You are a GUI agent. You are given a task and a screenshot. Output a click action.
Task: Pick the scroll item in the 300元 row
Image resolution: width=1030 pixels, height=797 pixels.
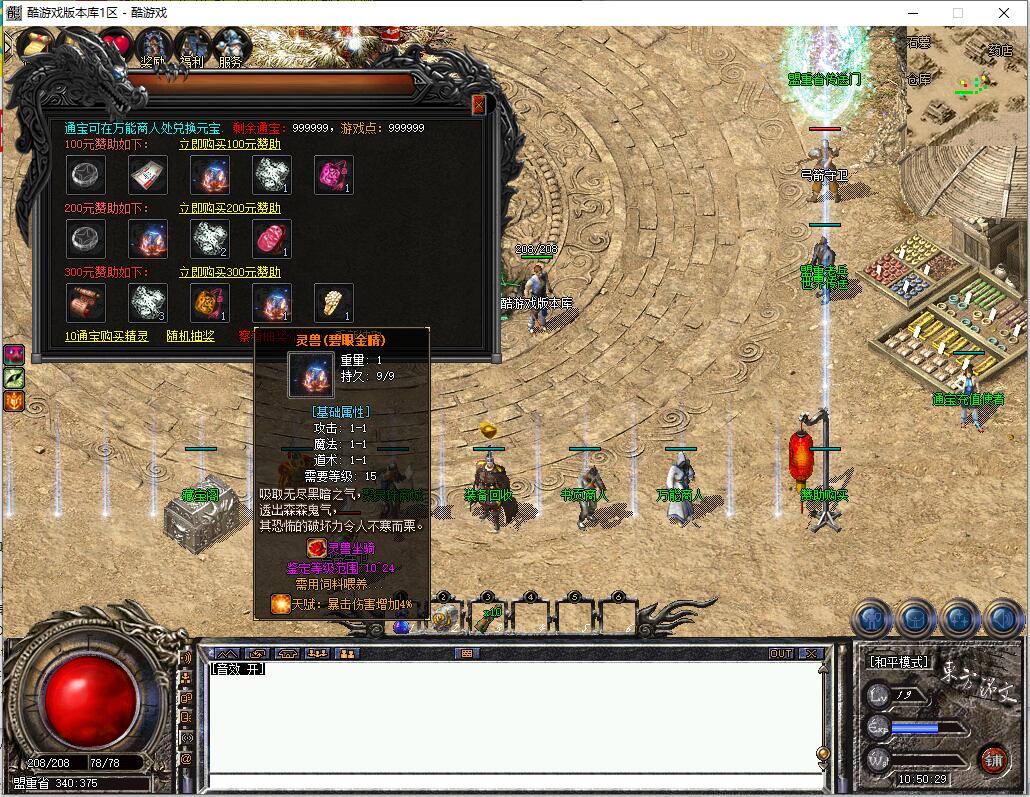pos(85,303)
